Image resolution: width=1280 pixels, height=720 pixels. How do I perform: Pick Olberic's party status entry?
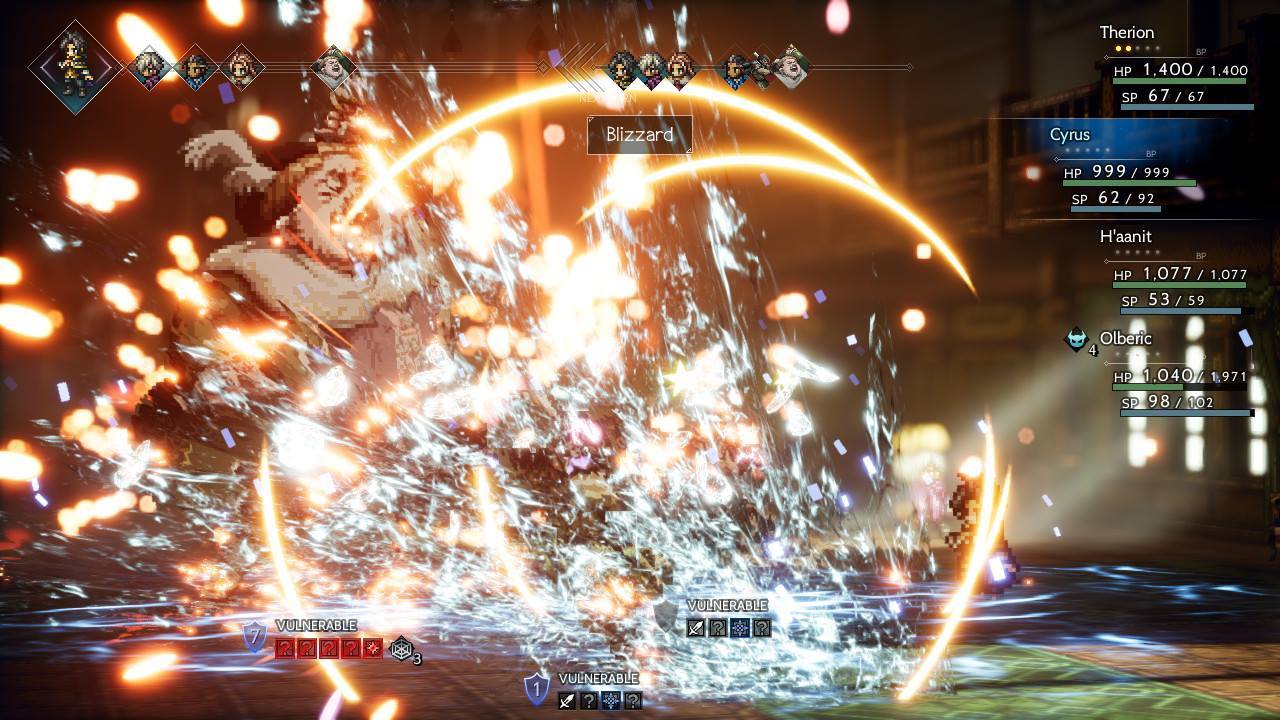[1125, 338]
